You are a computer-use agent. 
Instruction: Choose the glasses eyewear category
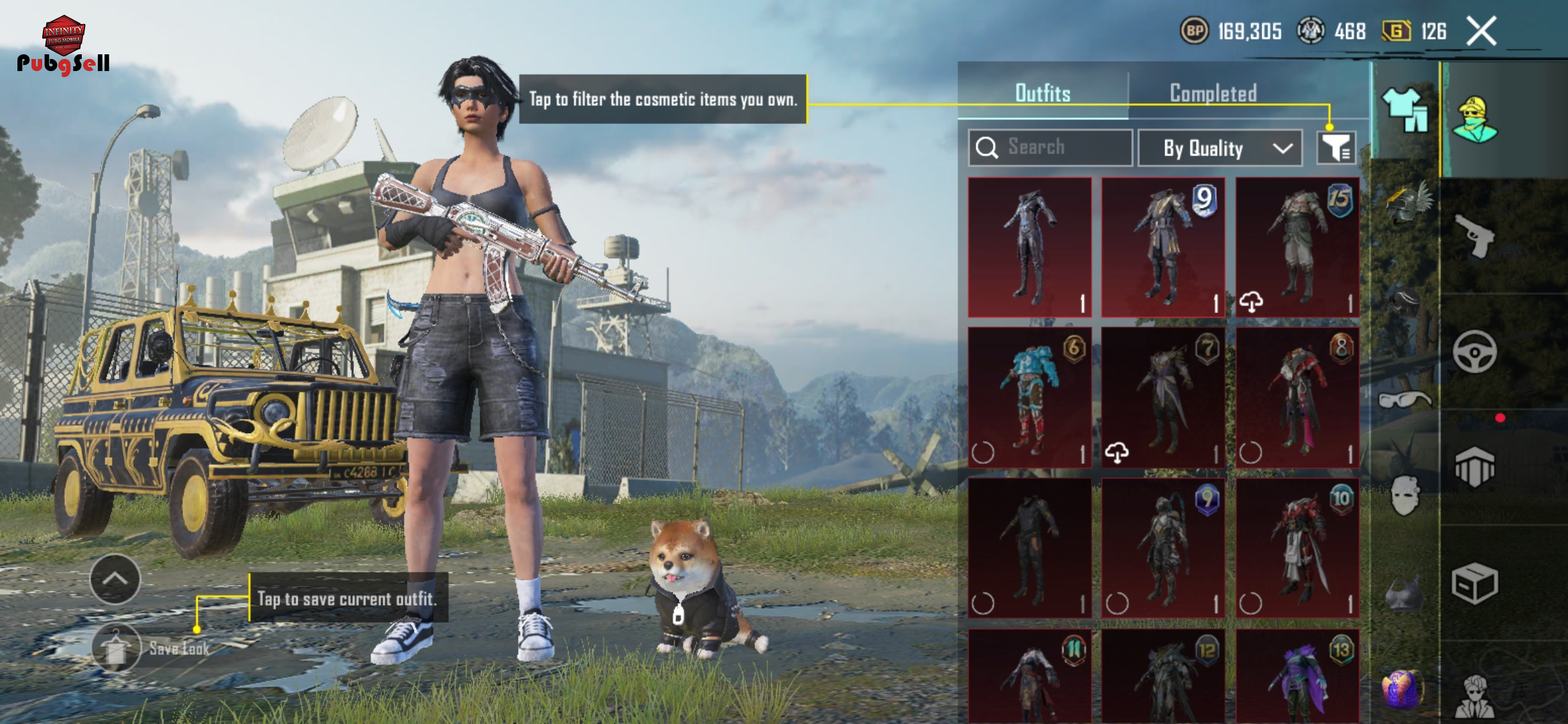tap(1405, 400)
